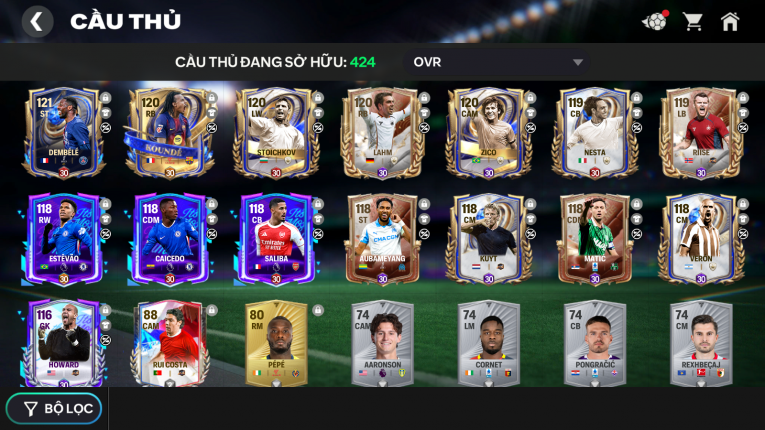Select the Howard goalkeeper card
765x430 pixels.
(x=63, y=343)
